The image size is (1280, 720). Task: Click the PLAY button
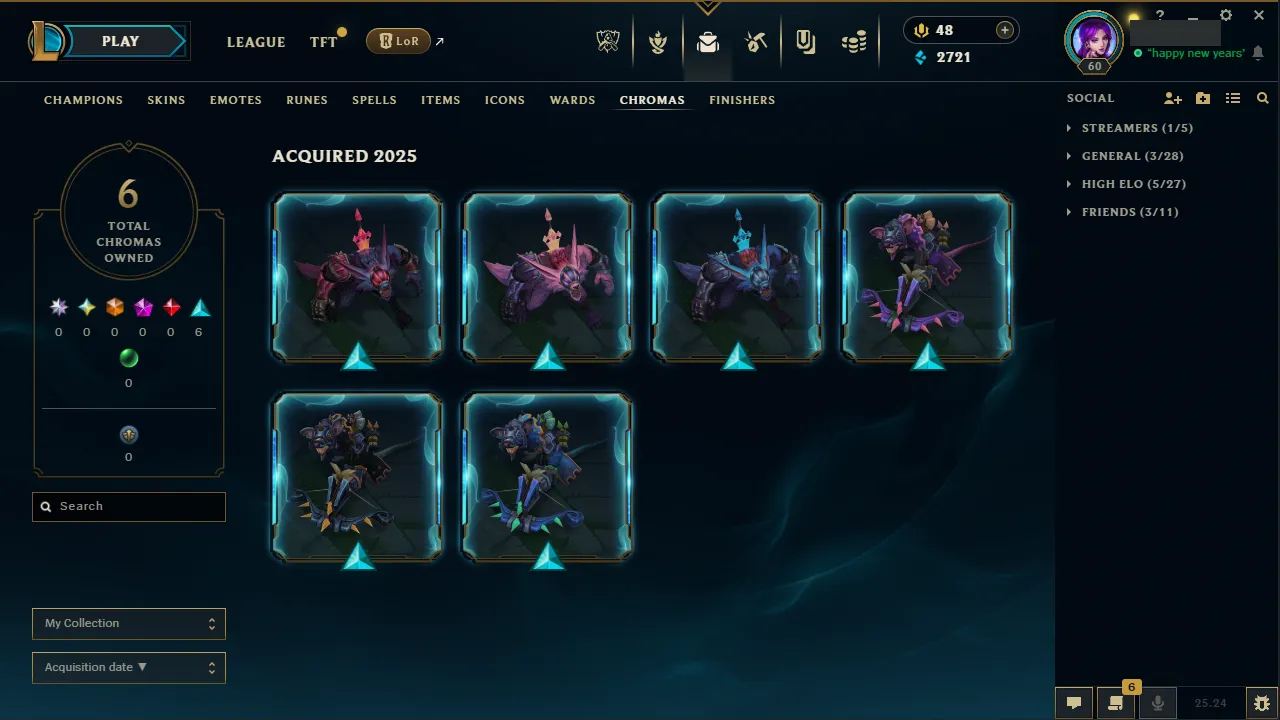(120, 41)
